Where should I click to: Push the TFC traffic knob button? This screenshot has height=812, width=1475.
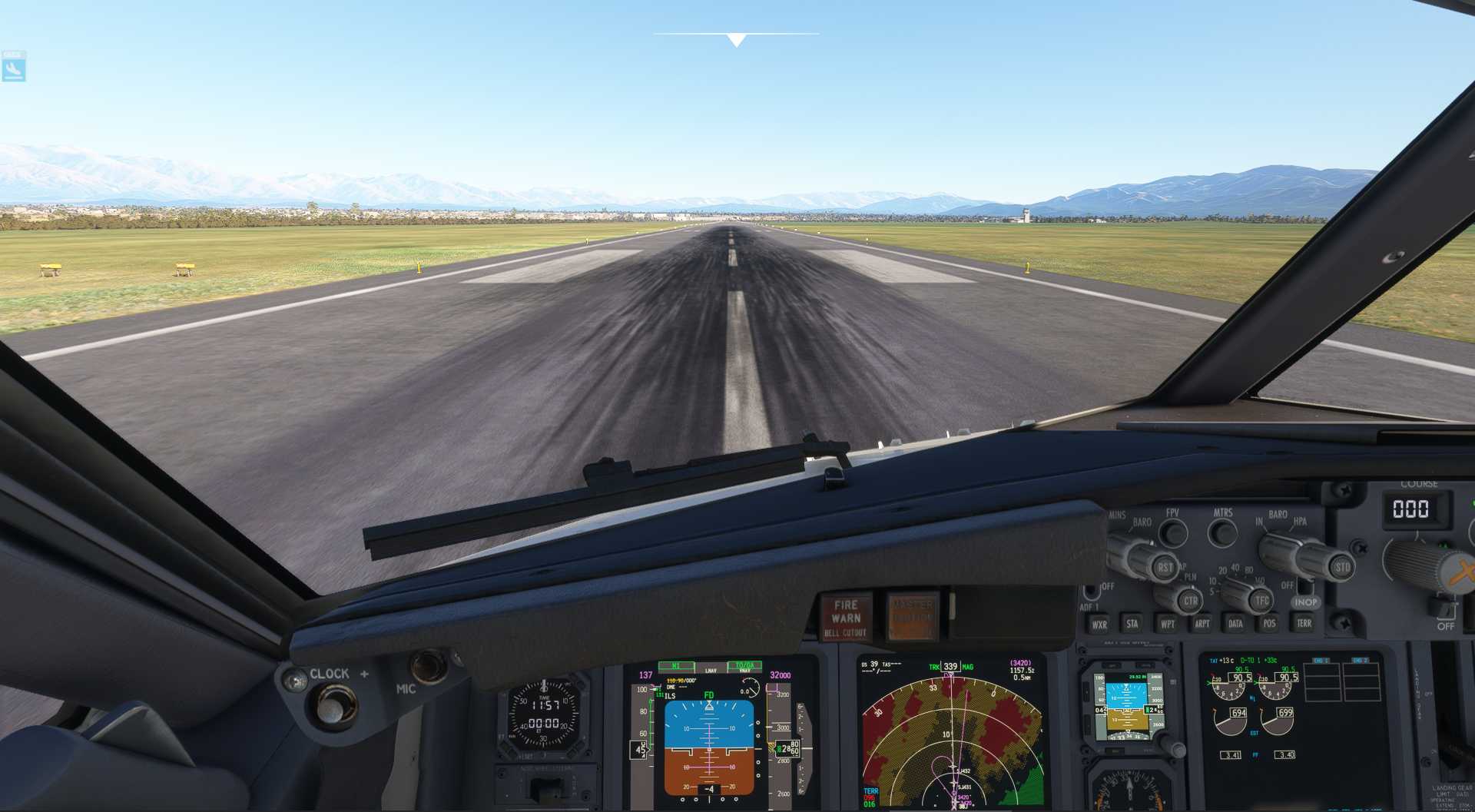[1261, 601]
